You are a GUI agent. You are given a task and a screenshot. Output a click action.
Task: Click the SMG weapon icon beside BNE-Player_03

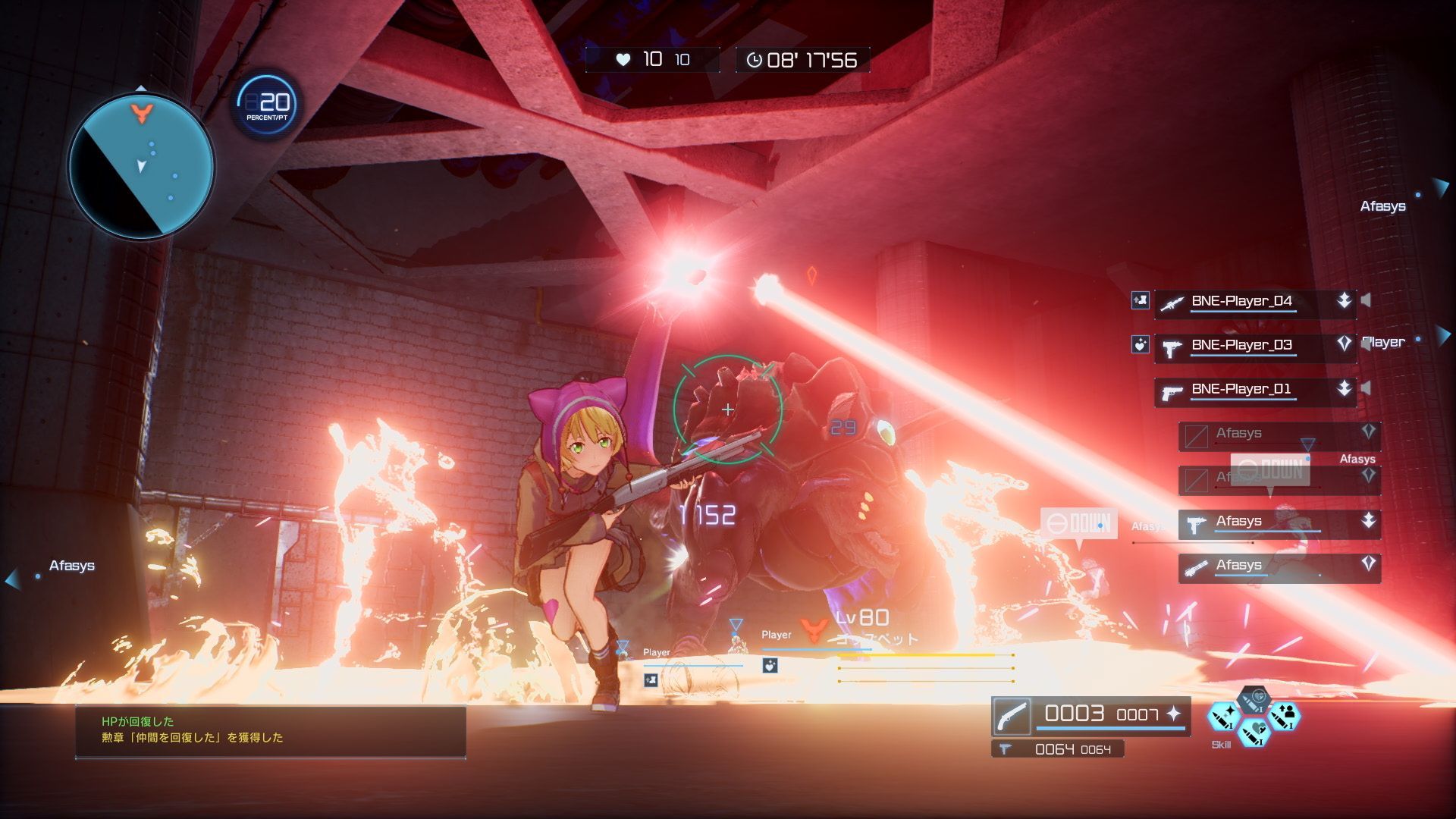point(1172,349)
